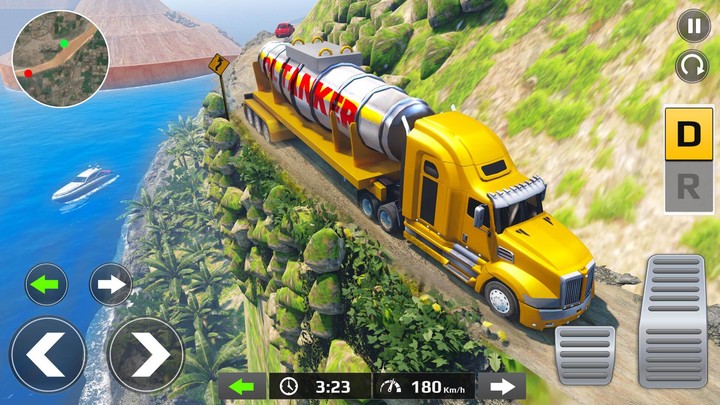Steer left with the large arrow
This screenshot has height=405, width=720.
(x=47, y=354)
